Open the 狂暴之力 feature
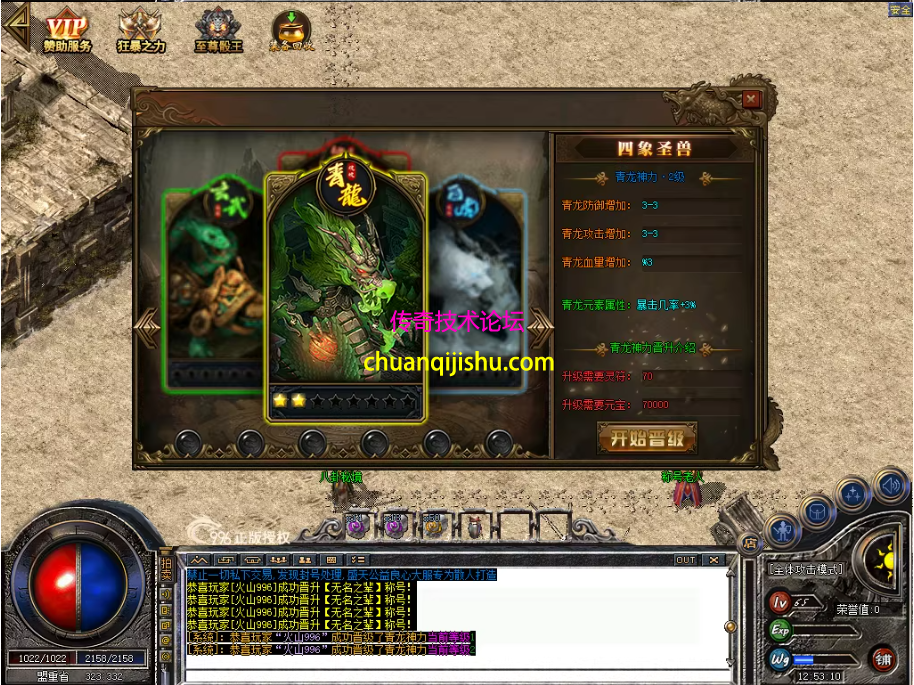914x685 pixels. (x=141, y=33)
